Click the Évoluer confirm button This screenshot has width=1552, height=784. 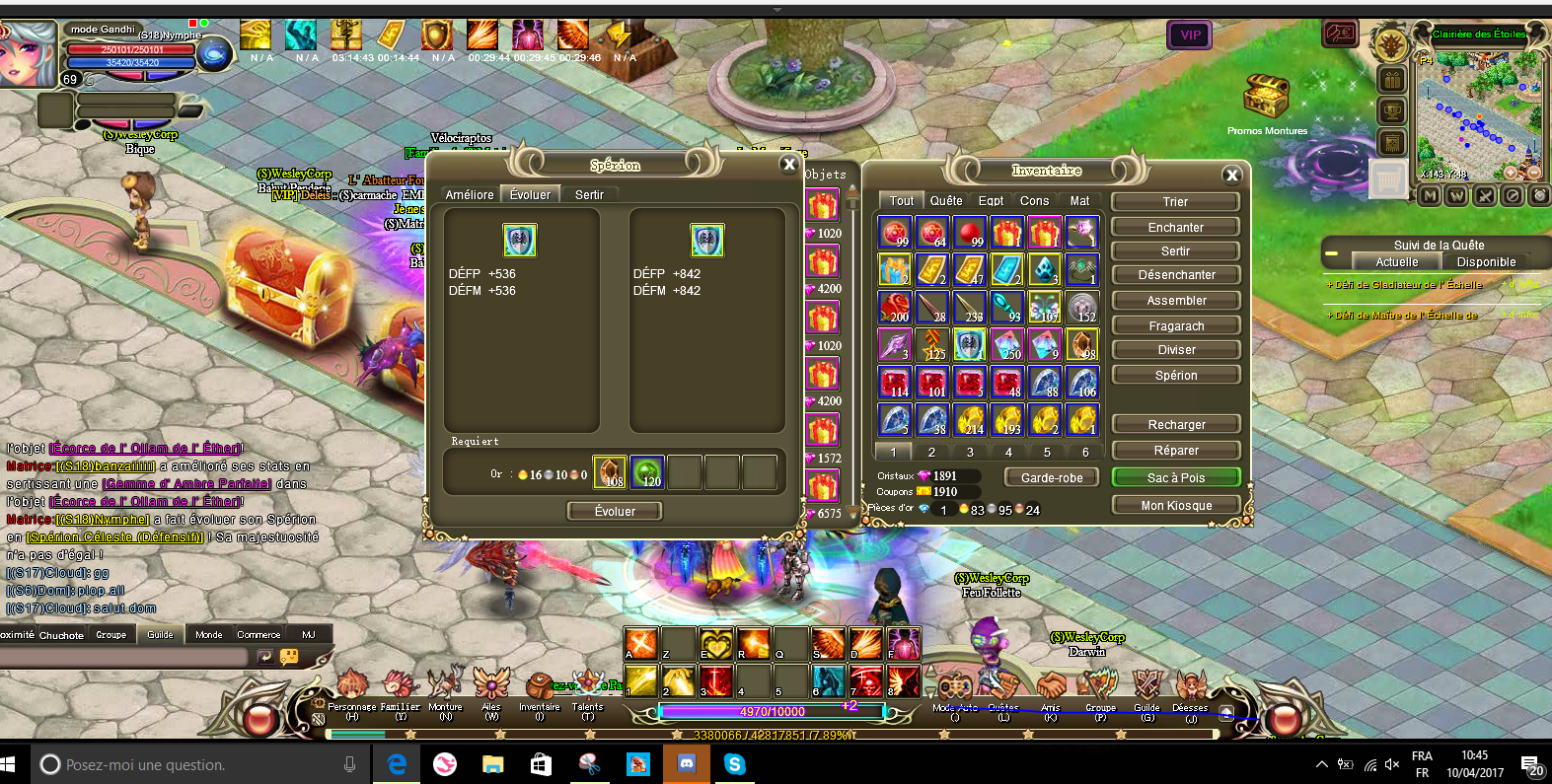tap(615, 511)
